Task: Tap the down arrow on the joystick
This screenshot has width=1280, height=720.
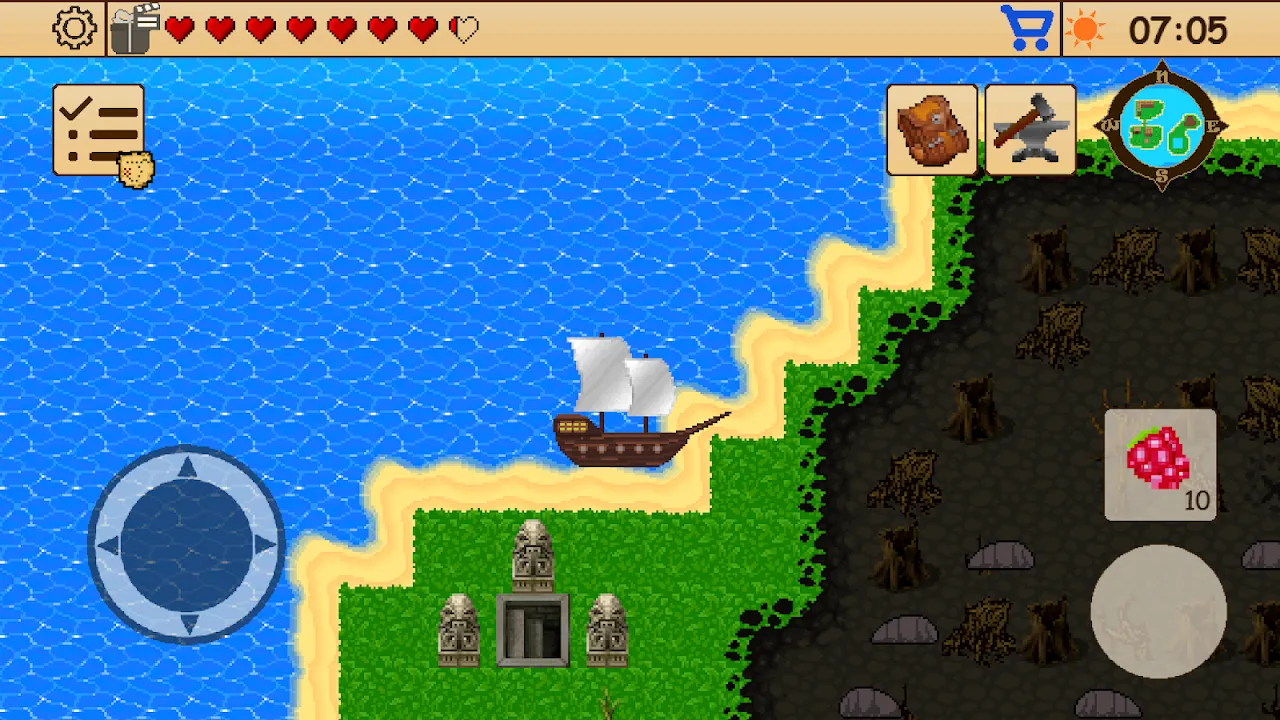Action: point(186,622)
